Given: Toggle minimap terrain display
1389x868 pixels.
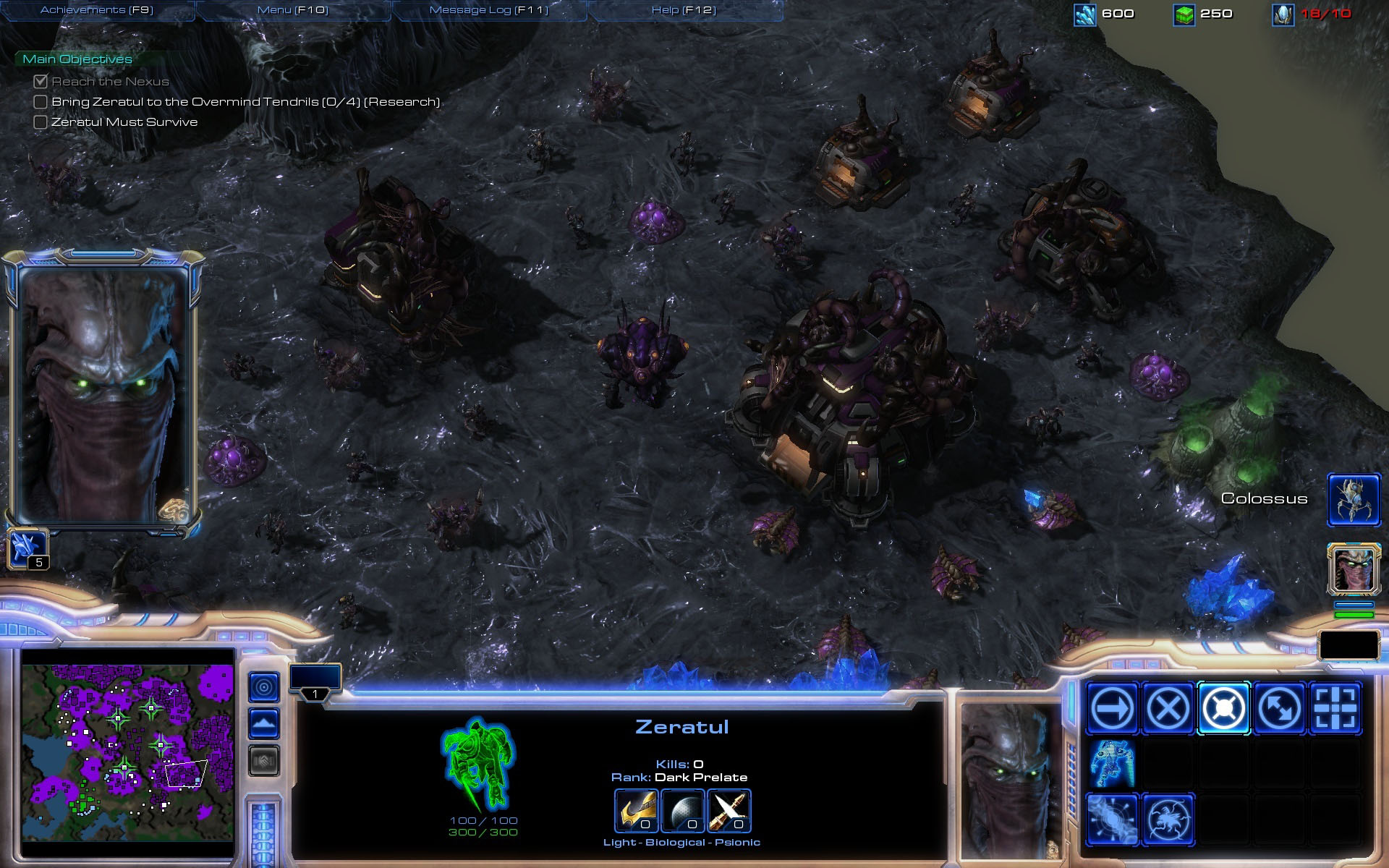Looking at the screenshot, I should coord(264,723).
